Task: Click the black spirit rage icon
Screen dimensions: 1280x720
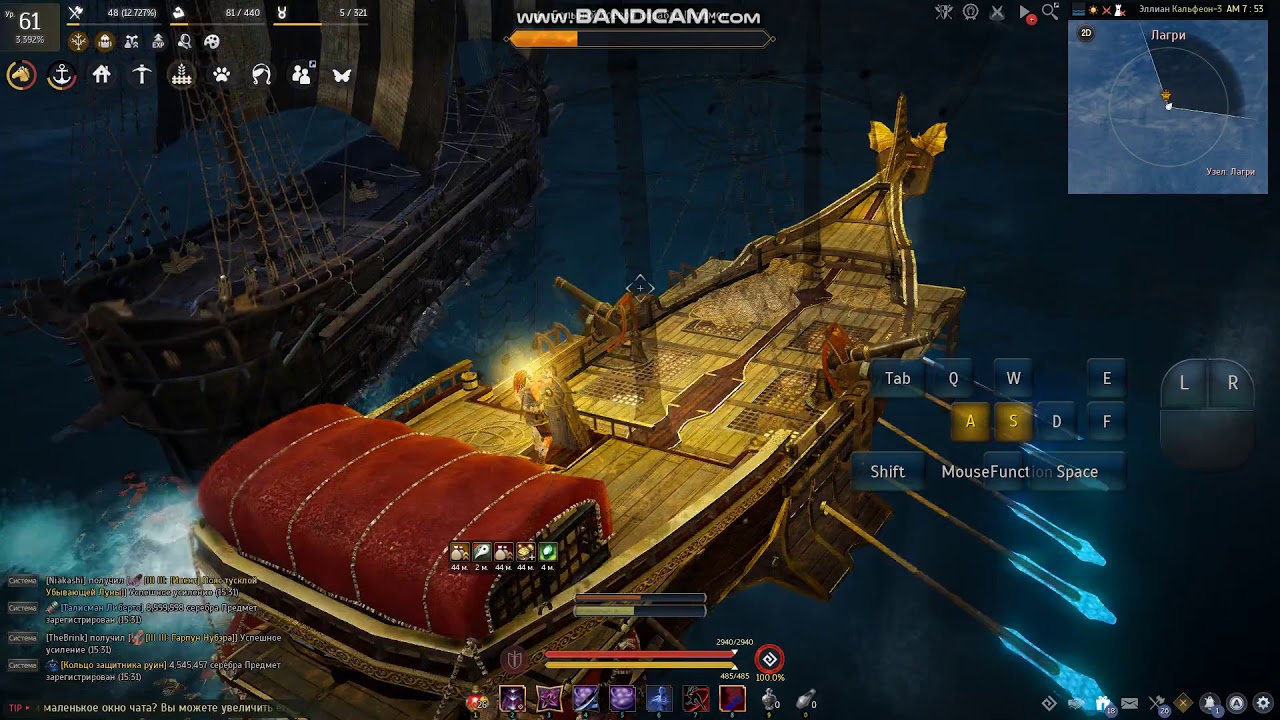Action: 769,659
